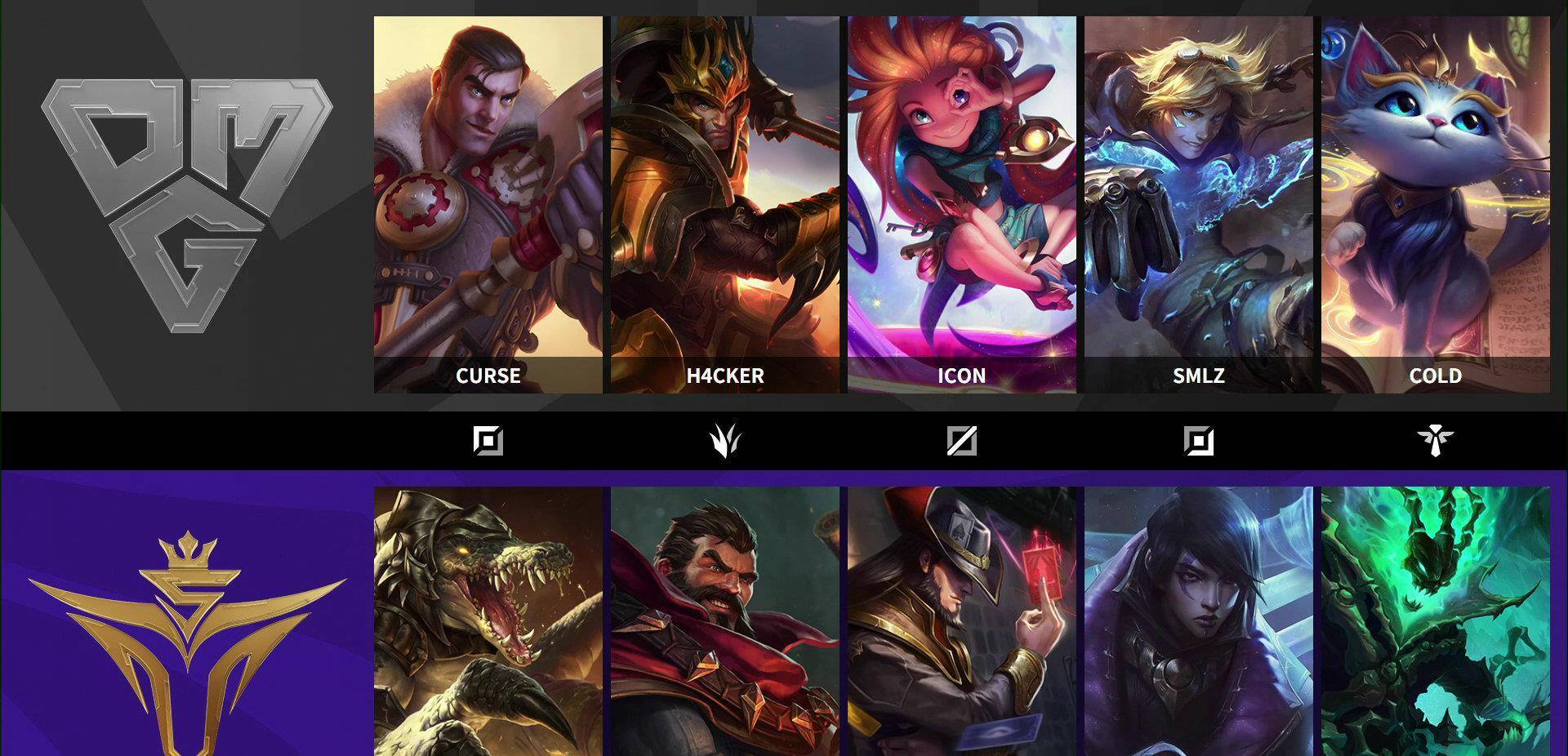Click the silver OMG team logo
Screen dimensions: 1568x756
pyautogui.click(x=187, y=204)
